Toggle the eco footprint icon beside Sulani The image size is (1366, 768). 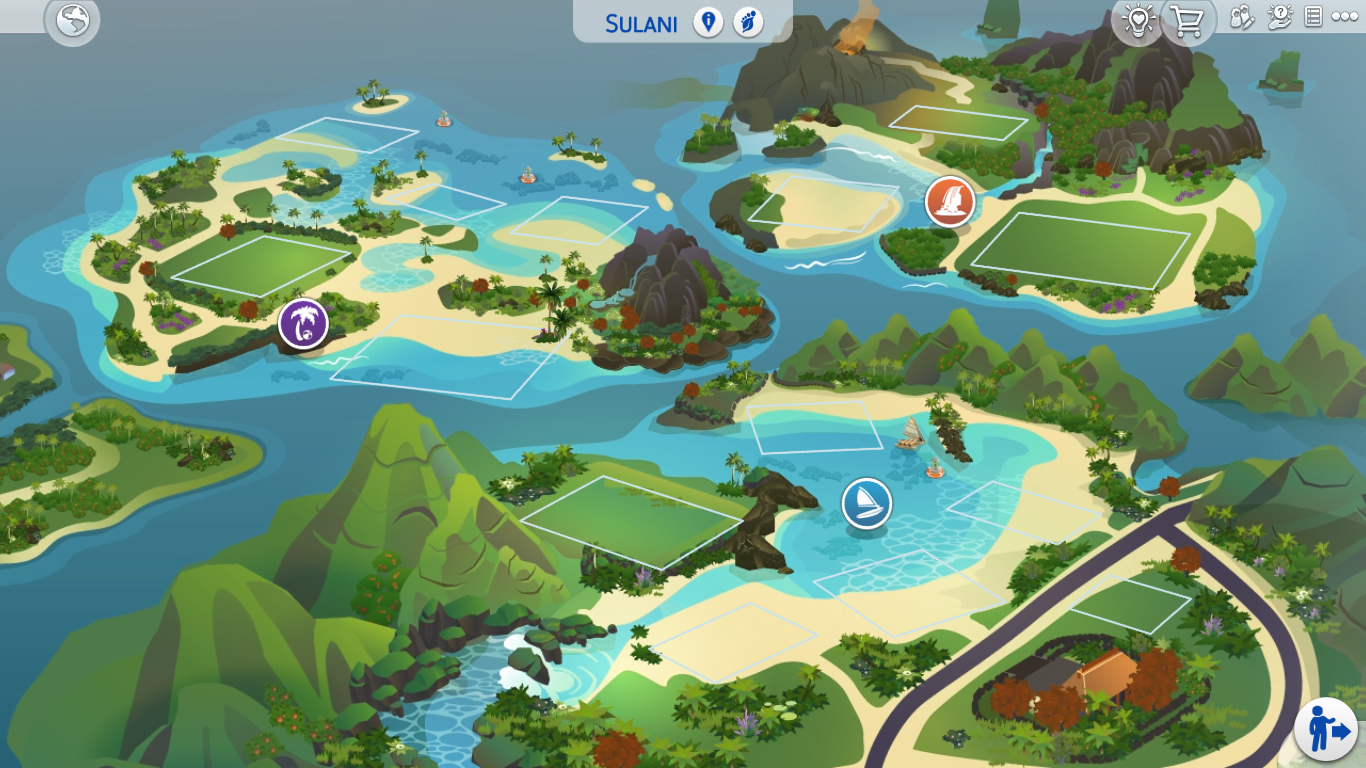(x=748, y=22)
